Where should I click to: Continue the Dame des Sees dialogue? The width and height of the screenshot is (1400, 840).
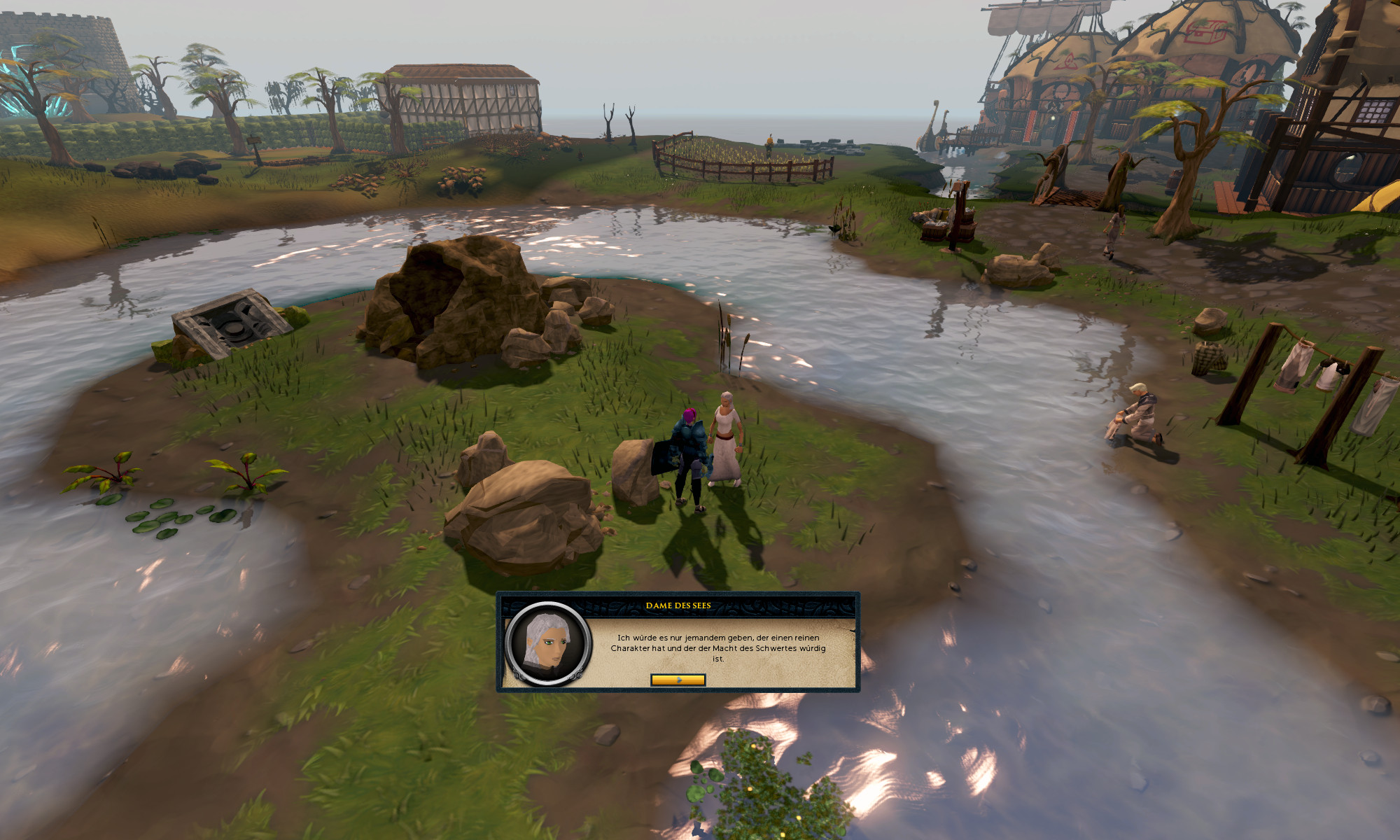678,680
